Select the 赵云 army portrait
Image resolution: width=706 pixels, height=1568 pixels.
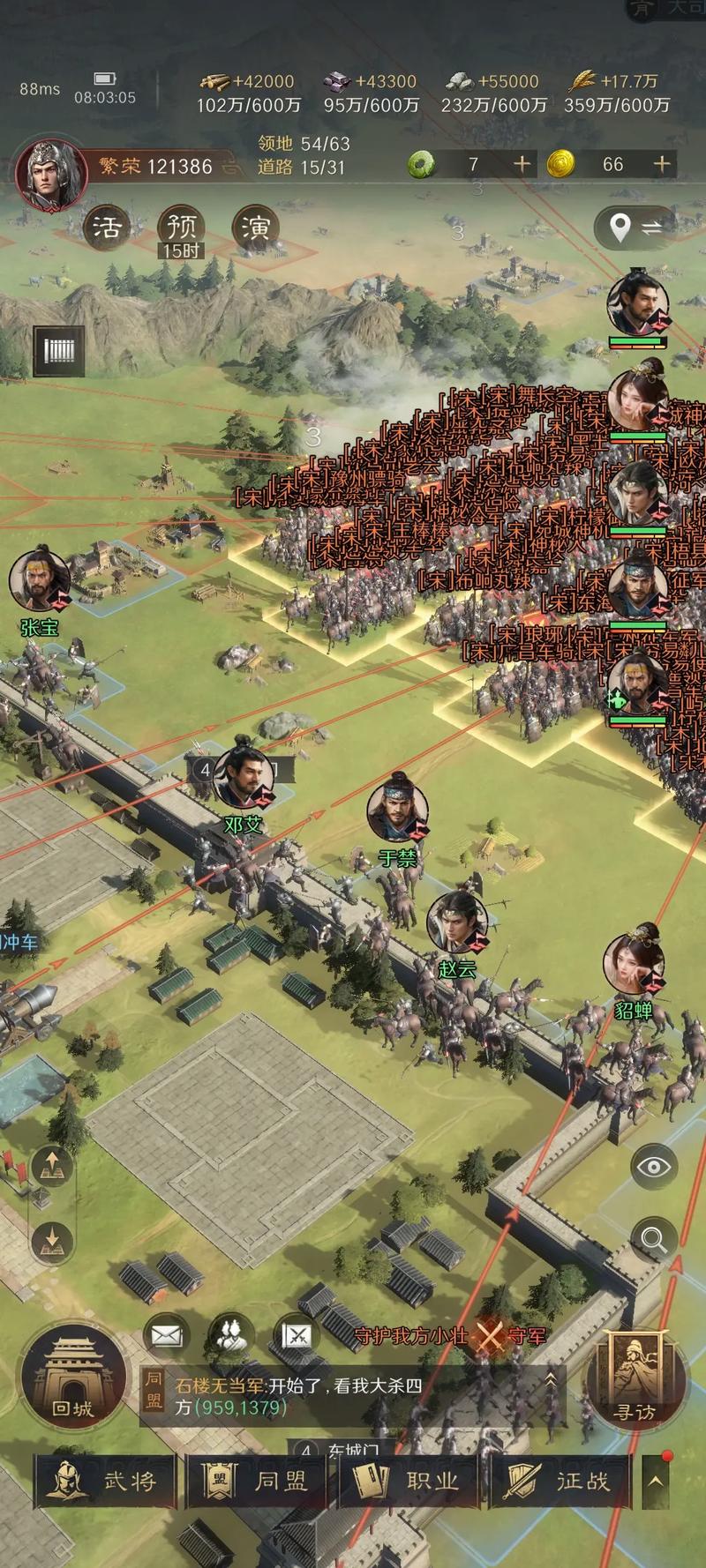(457, 922)
